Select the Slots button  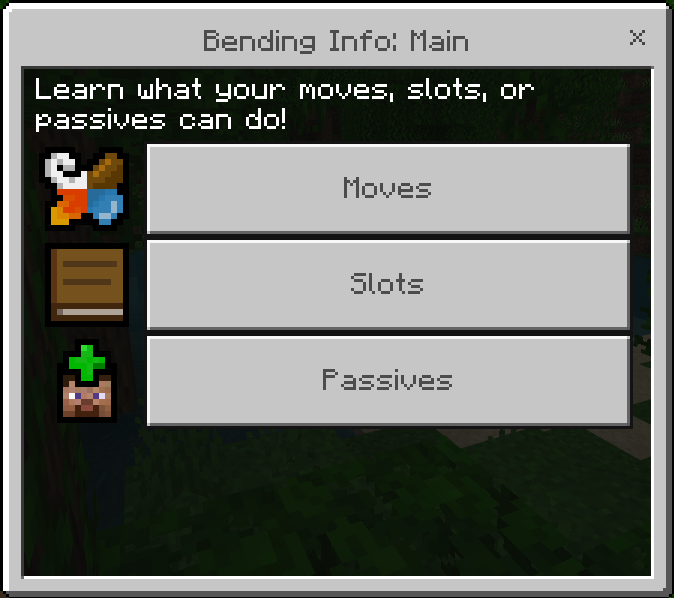coord(388,284)
